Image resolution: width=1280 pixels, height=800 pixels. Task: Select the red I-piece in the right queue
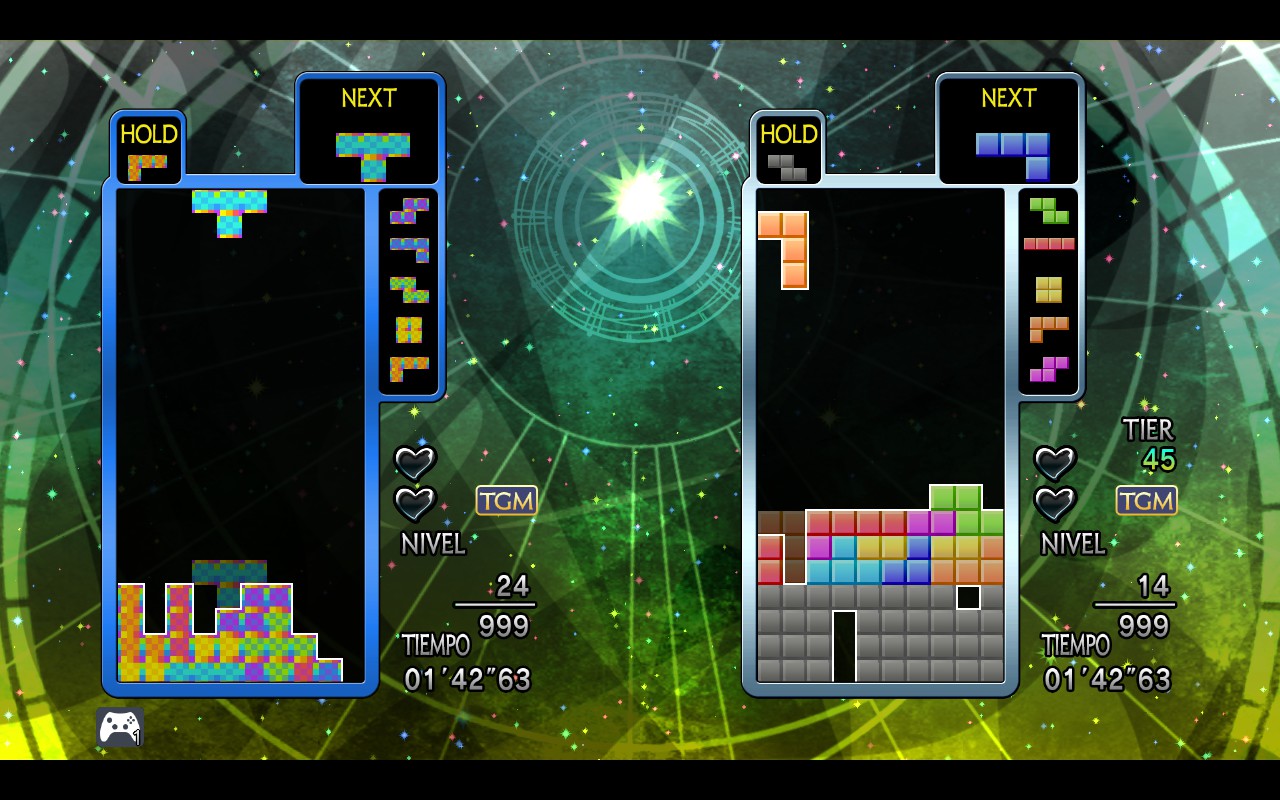click(1049, 244)
